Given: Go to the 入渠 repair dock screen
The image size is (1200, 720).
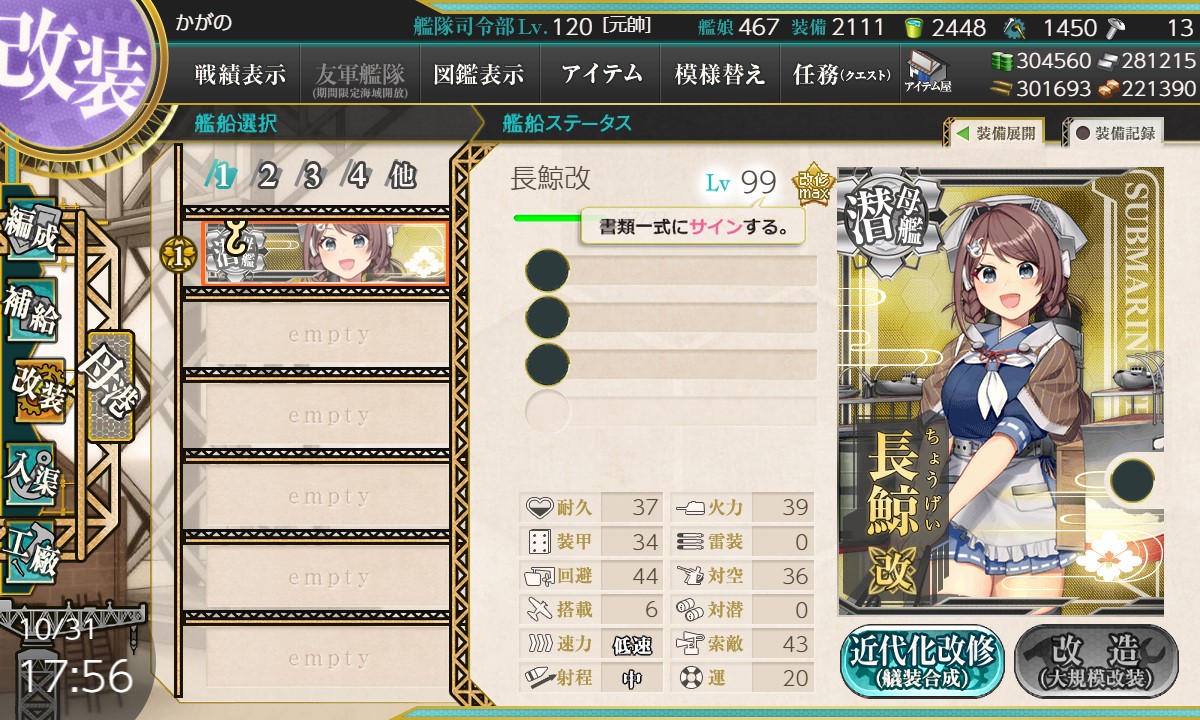Looking at the screenshot, I should pyautogui.click(x=32, y=470).
